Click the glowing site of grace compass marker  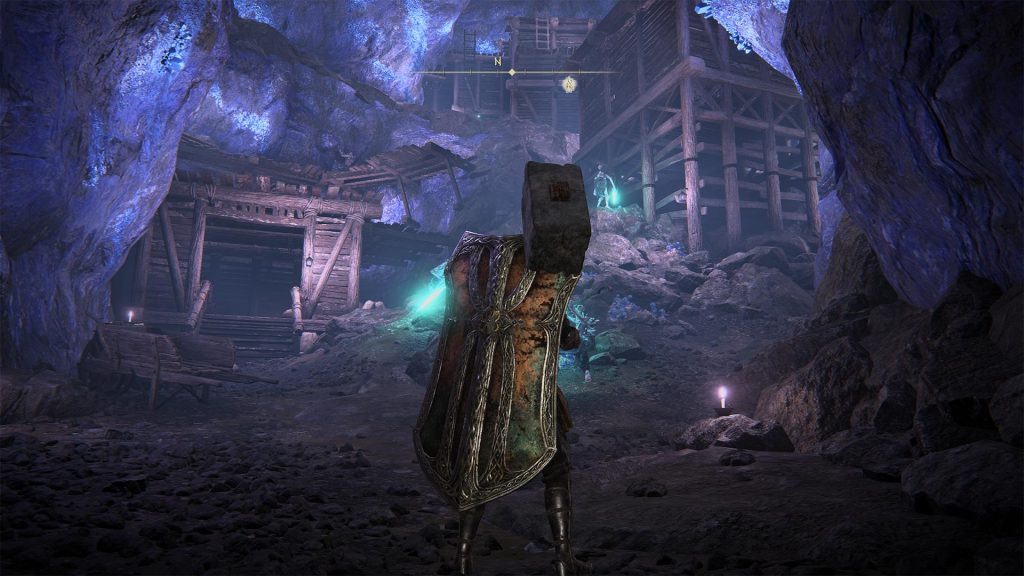569,84
